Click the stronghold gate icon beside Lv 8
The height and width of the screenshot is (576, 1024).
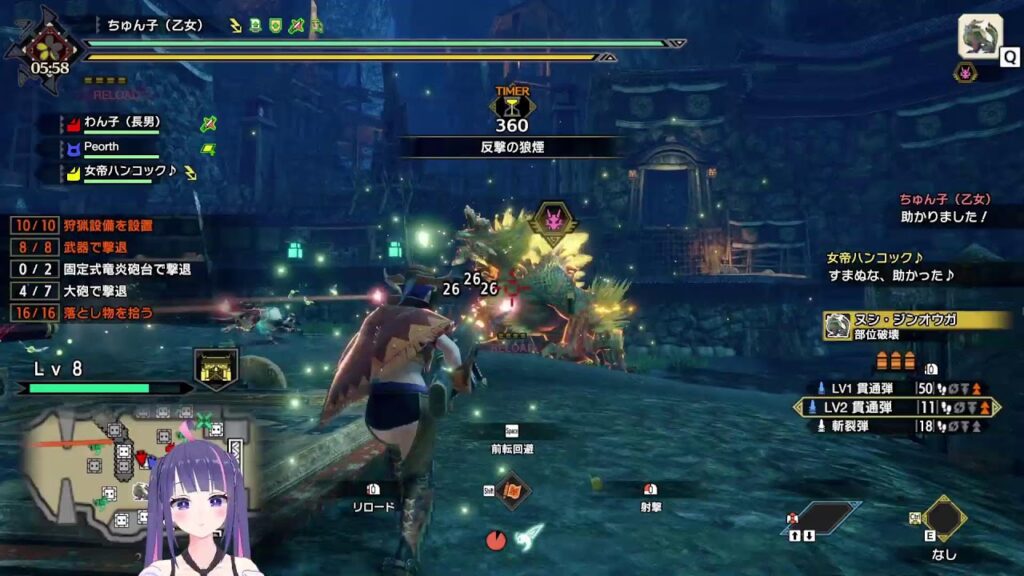pos(215,368)
